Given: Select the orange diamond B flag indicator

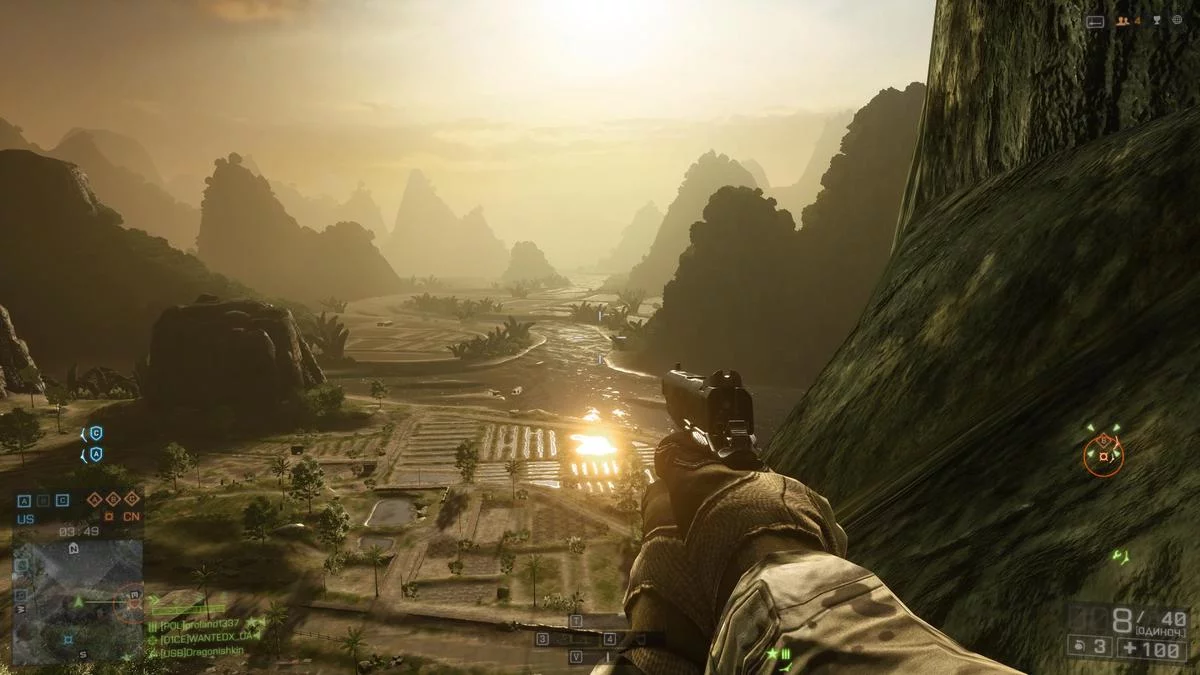Looking at the screenshot, I should pyautogui.click(x=113, y=501).
